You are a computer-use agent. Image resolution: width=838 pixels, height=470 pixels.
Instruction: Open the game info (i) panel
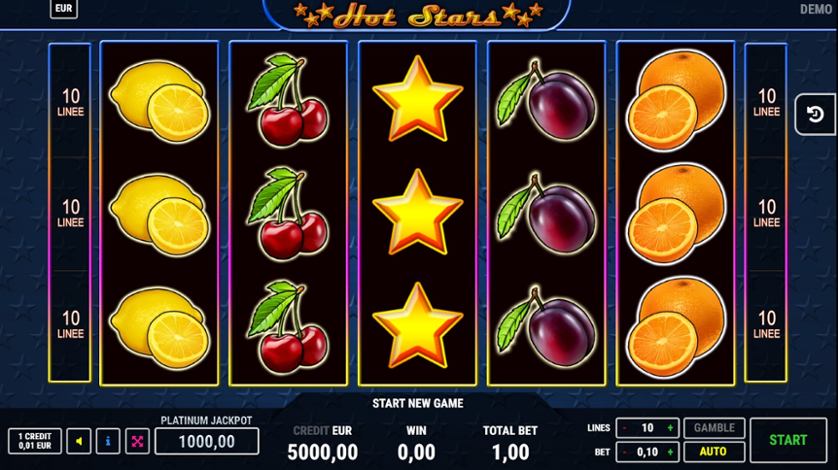[x=108, y=441]
